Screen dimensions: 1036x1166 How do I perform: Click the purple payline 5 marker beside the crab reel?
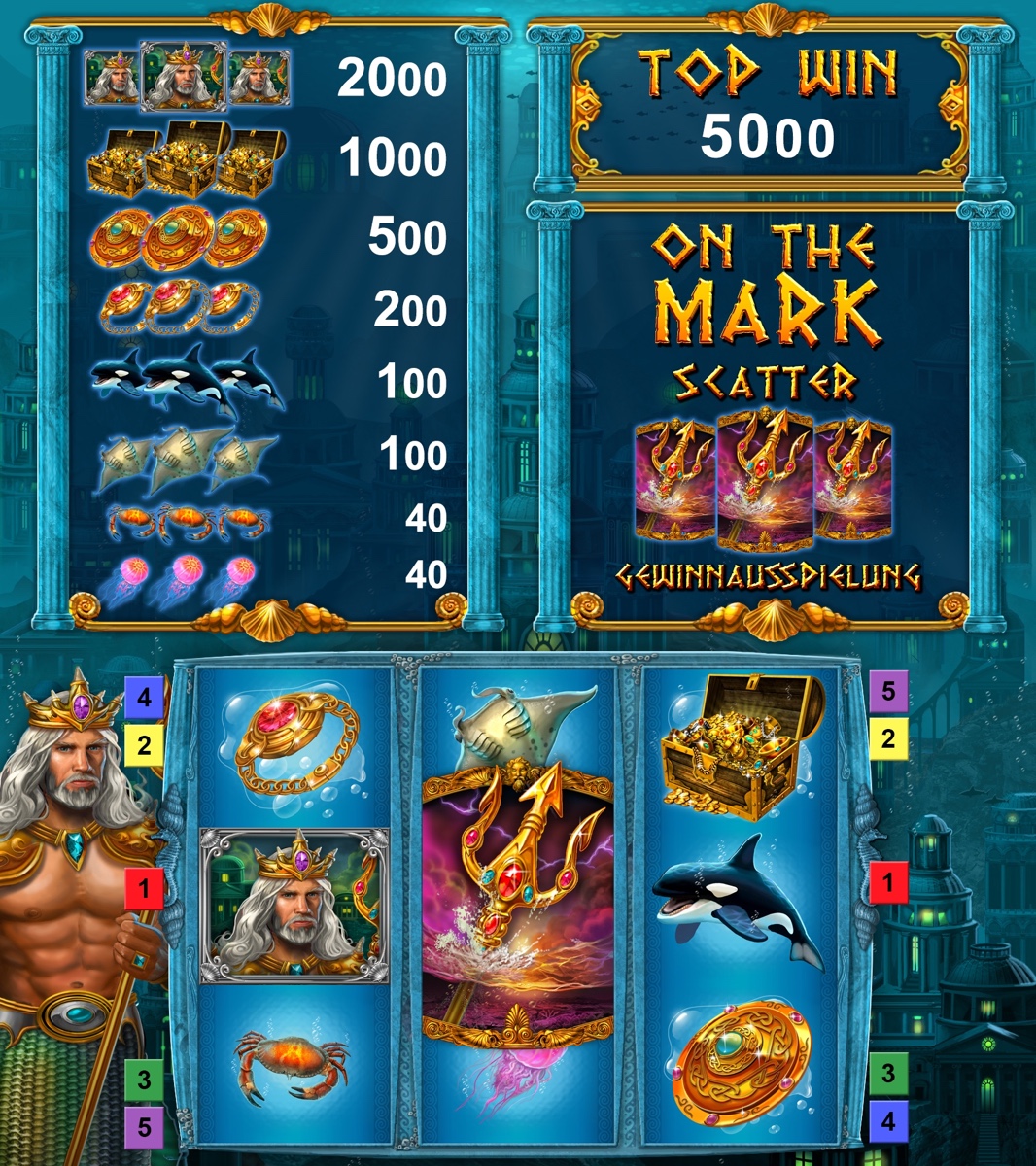[x=144, y=1126]
